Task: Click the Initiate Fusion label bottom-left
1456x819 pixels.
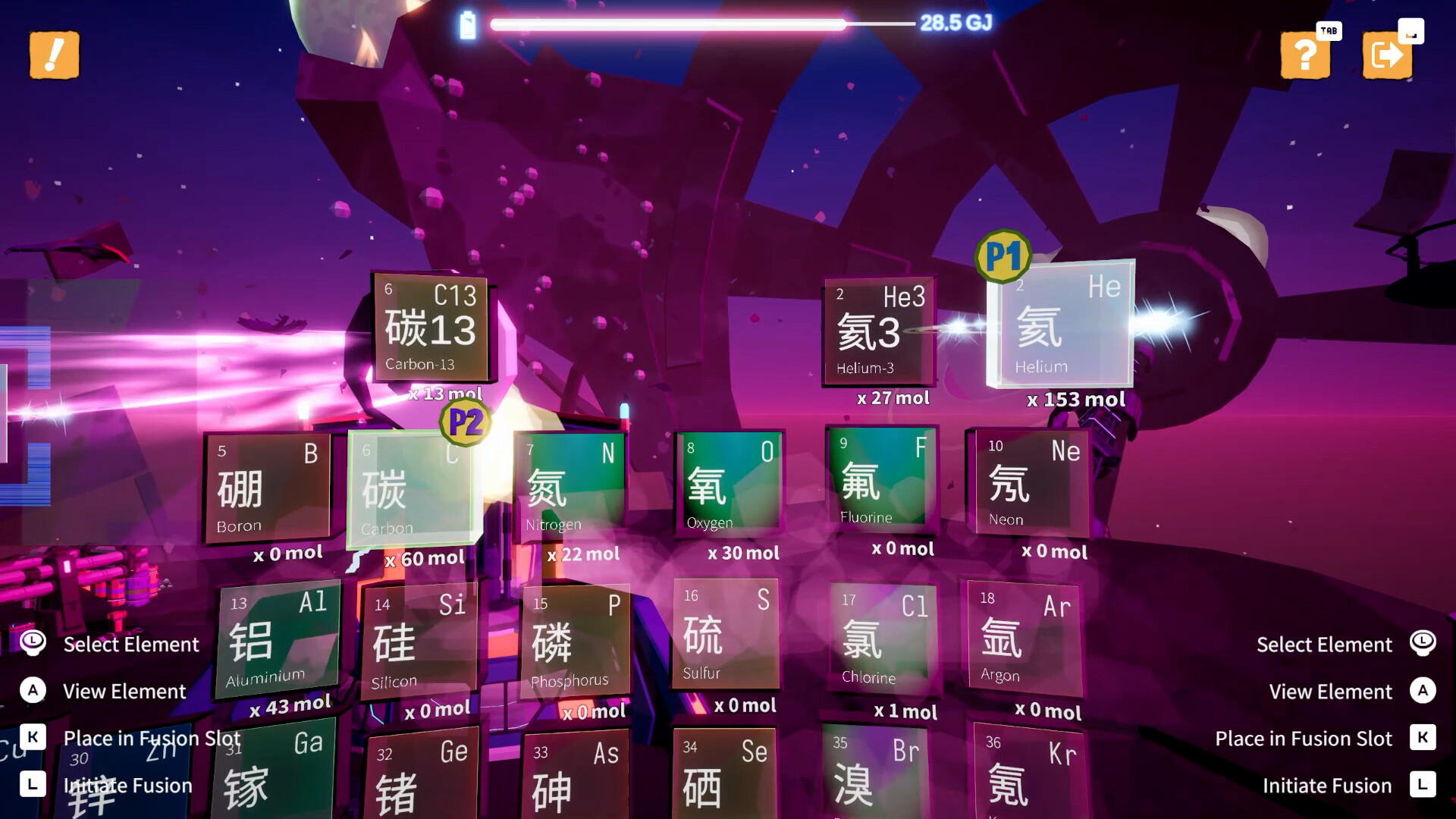Action: pos(129,786)
